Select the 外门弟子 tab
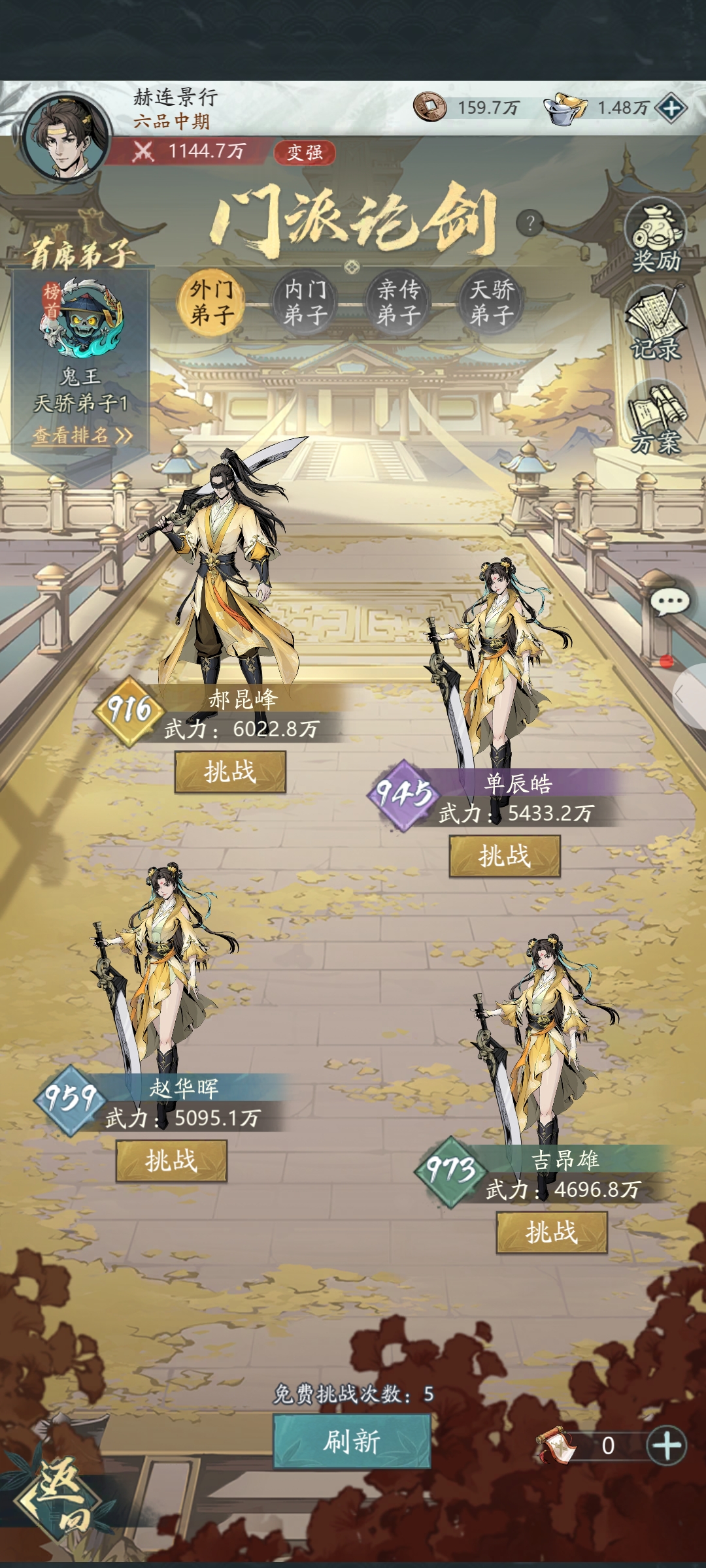Viewport: 706px width, 1568px height. [211, 302]
